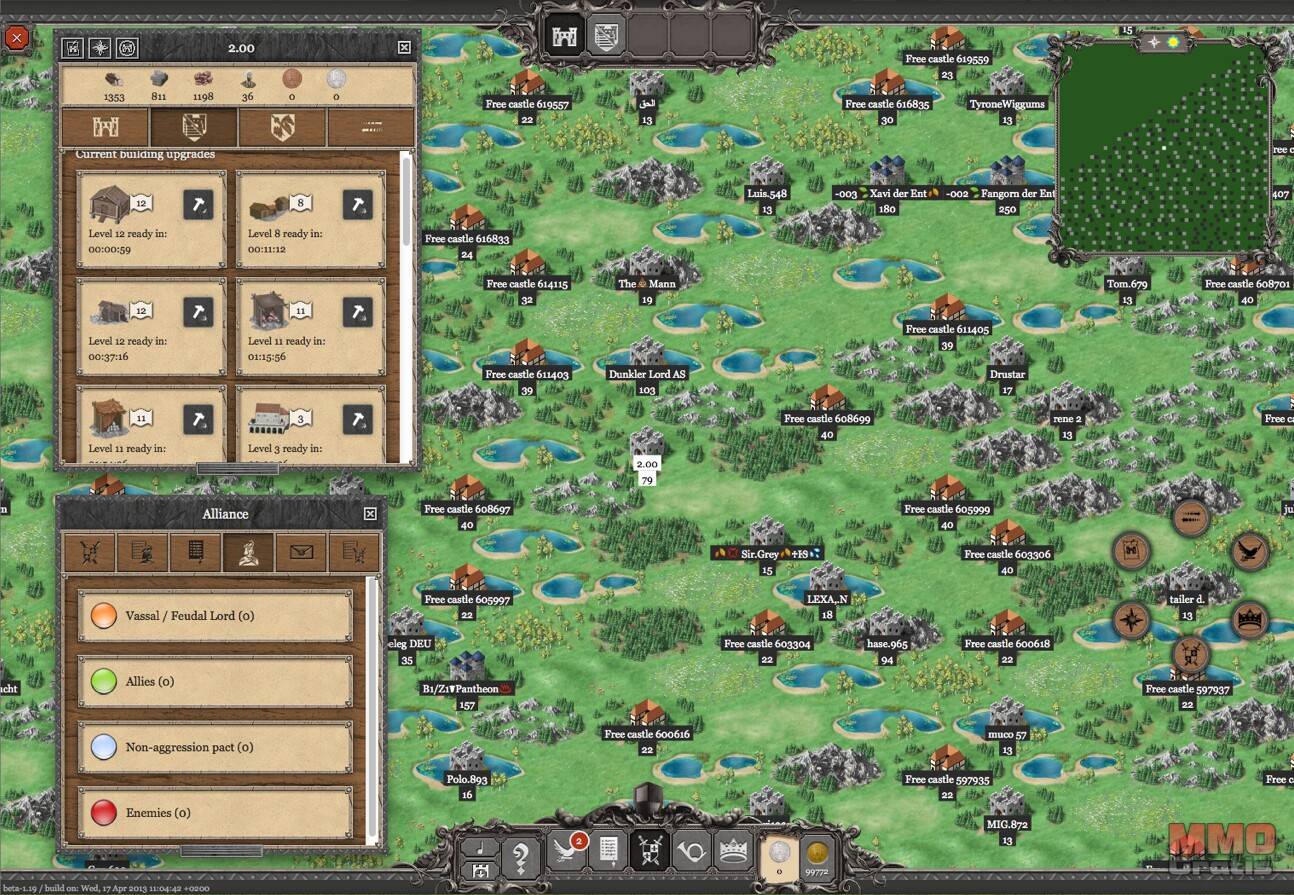Close the Alliance window
This screenshot has width=1294, height=895.
coord(370,513)
